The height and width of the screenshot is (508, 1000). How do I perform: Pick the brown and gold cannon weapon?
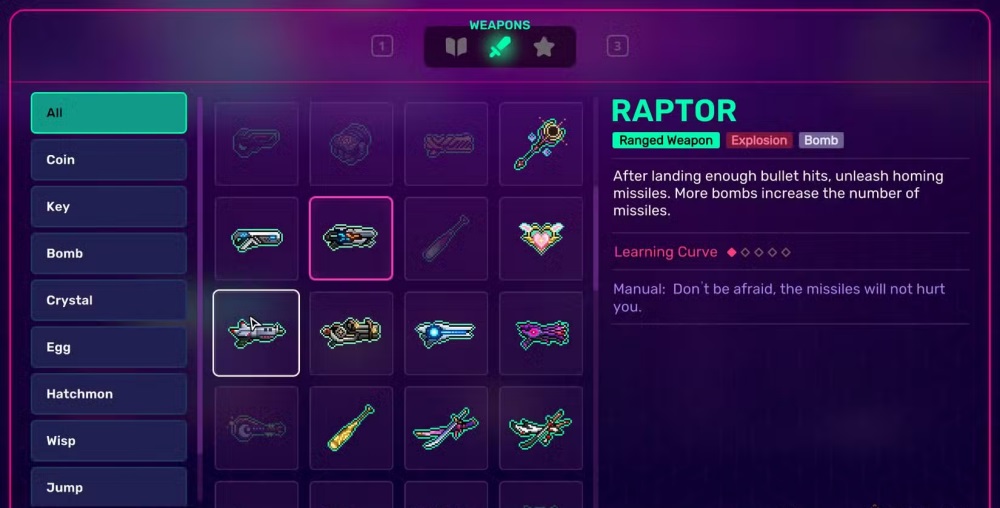(x=351, y=333)
